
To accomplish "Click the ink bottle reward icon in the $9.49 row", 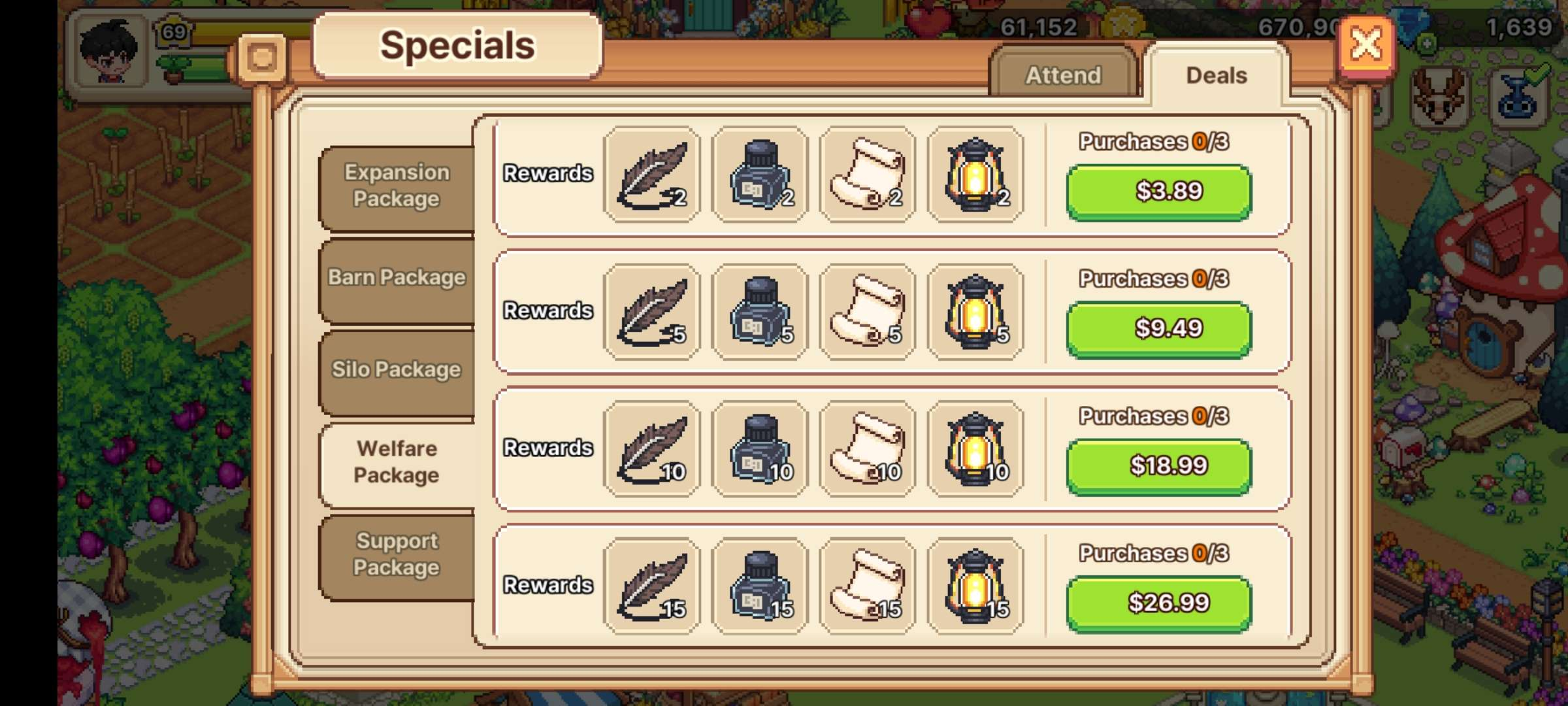I will coord(760,312).
